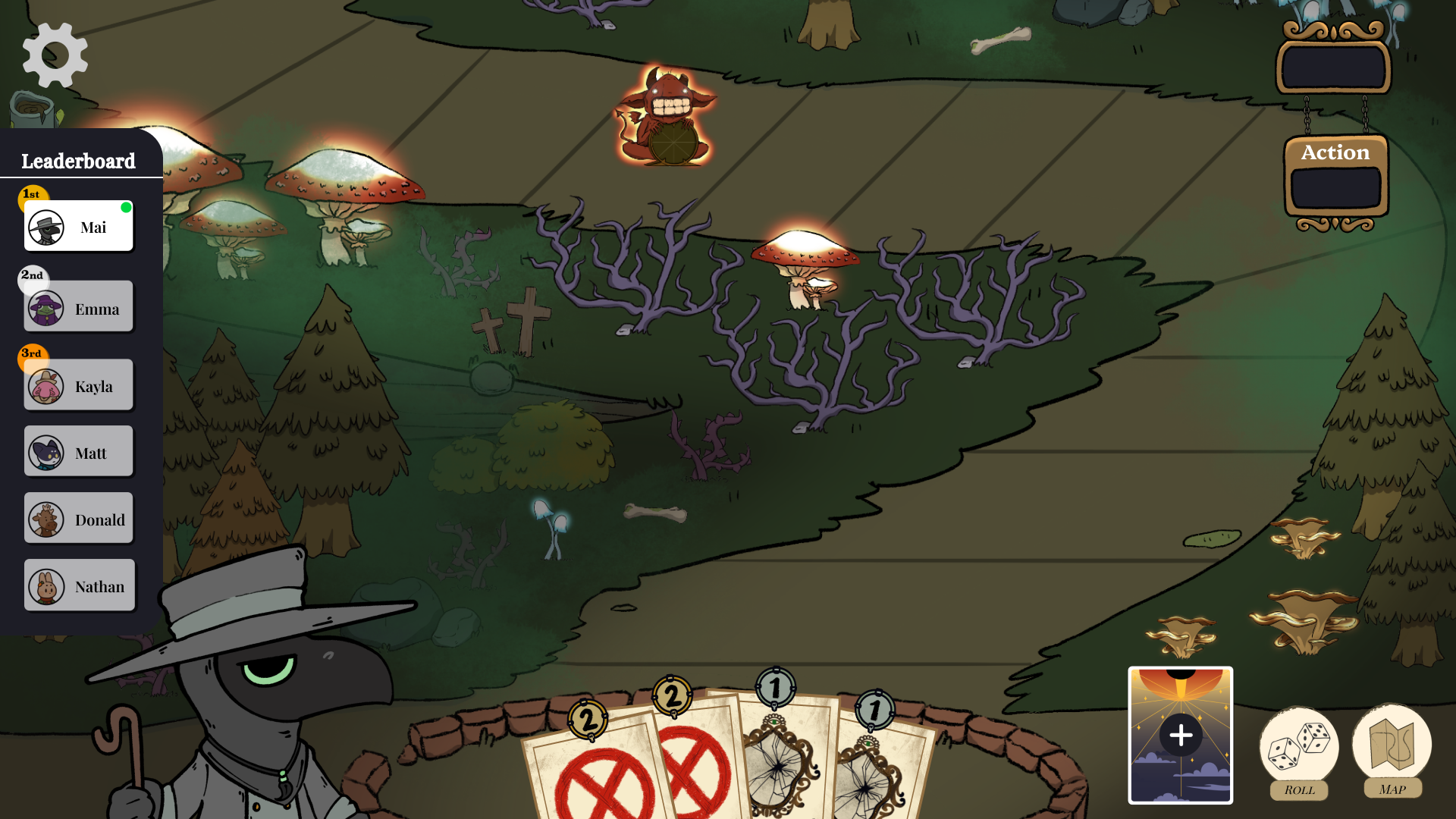Select Emma's witch avatar icon

tap(45, 306)
